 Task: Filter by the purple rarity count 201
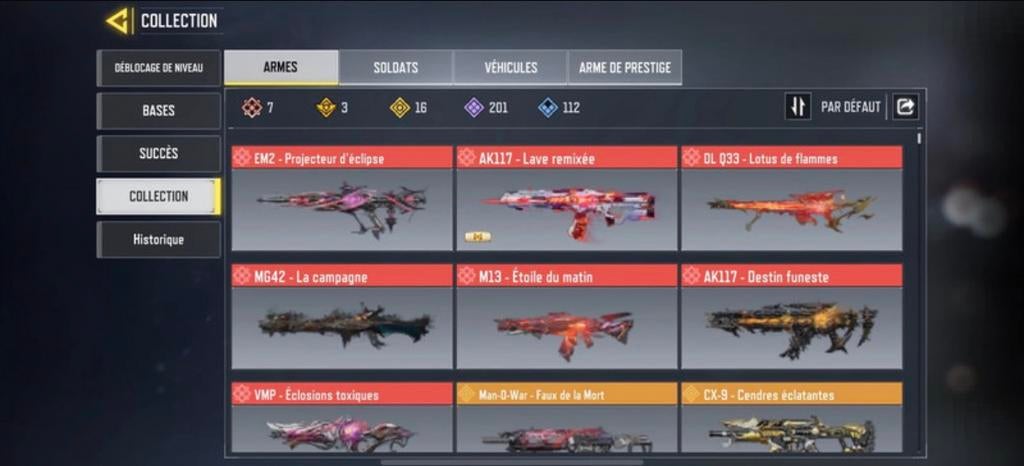point(486,108)
